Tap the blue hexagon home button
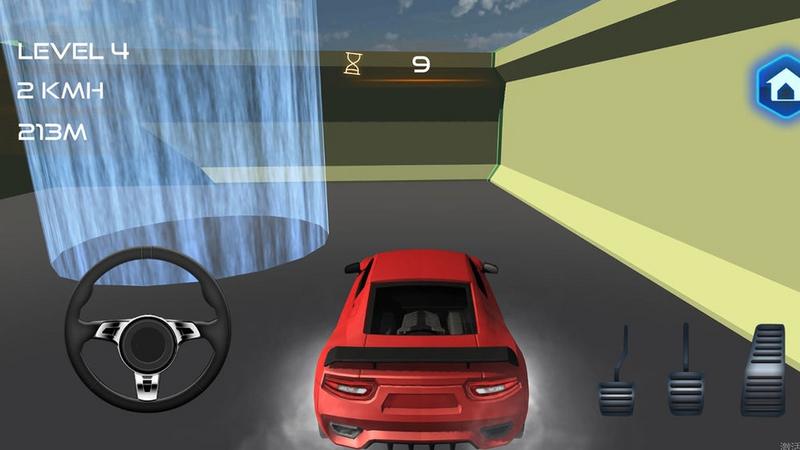 point(777,88)
